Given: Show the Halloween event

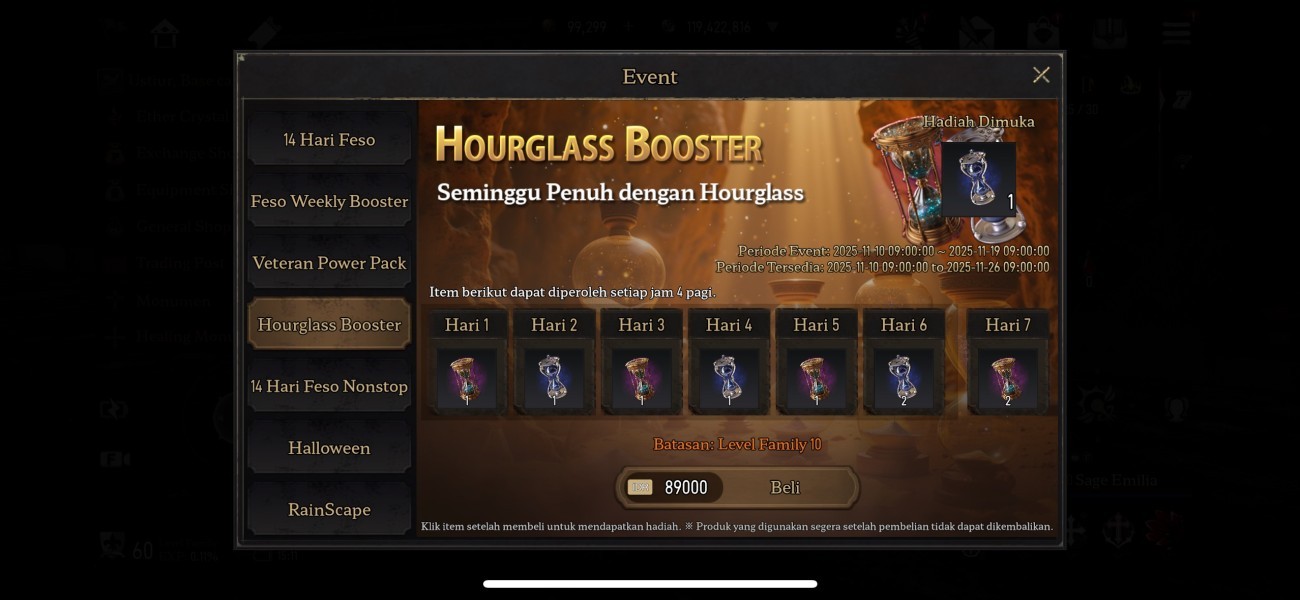Looking at the screenshot, I should click(x=329, y=448).
